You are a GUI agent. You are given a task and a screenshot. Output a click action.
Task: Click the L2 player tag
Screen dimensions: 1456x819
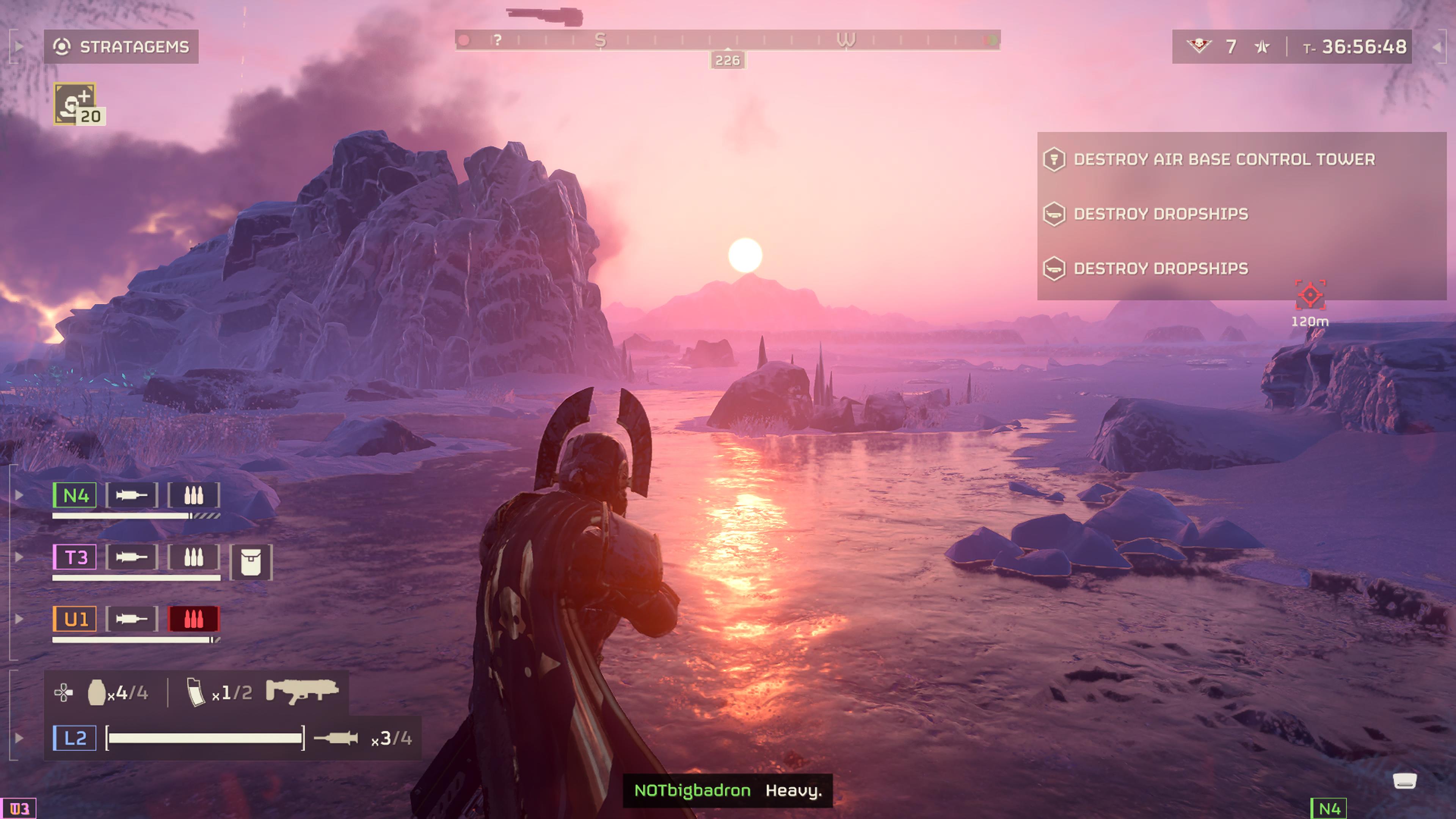click(x=75, y=738)
